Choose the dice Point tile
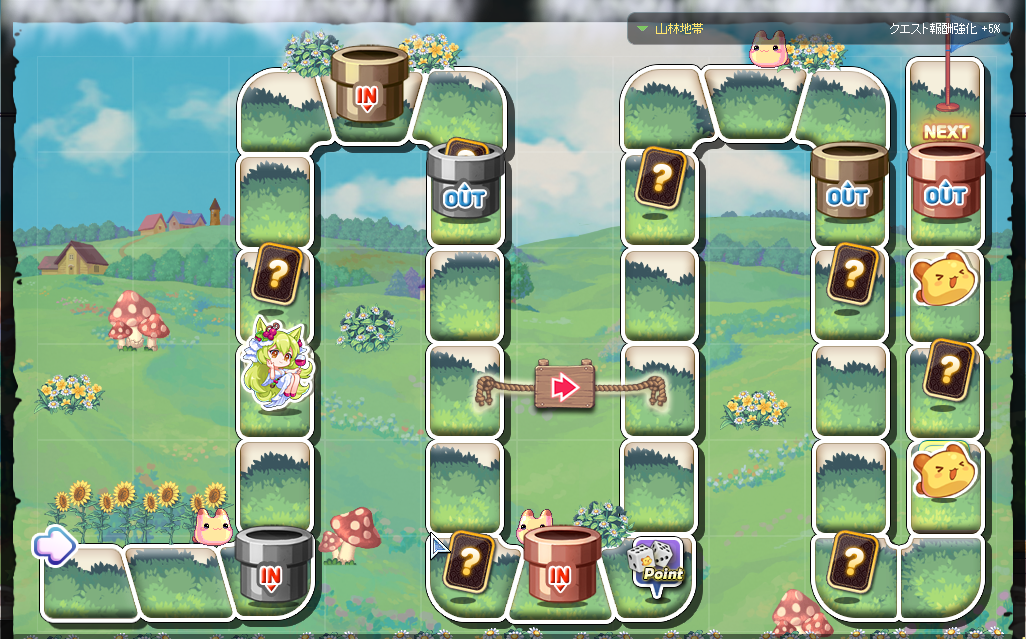Image resolution: width=1026 pixels, height=639 pixels. point(657,567)
